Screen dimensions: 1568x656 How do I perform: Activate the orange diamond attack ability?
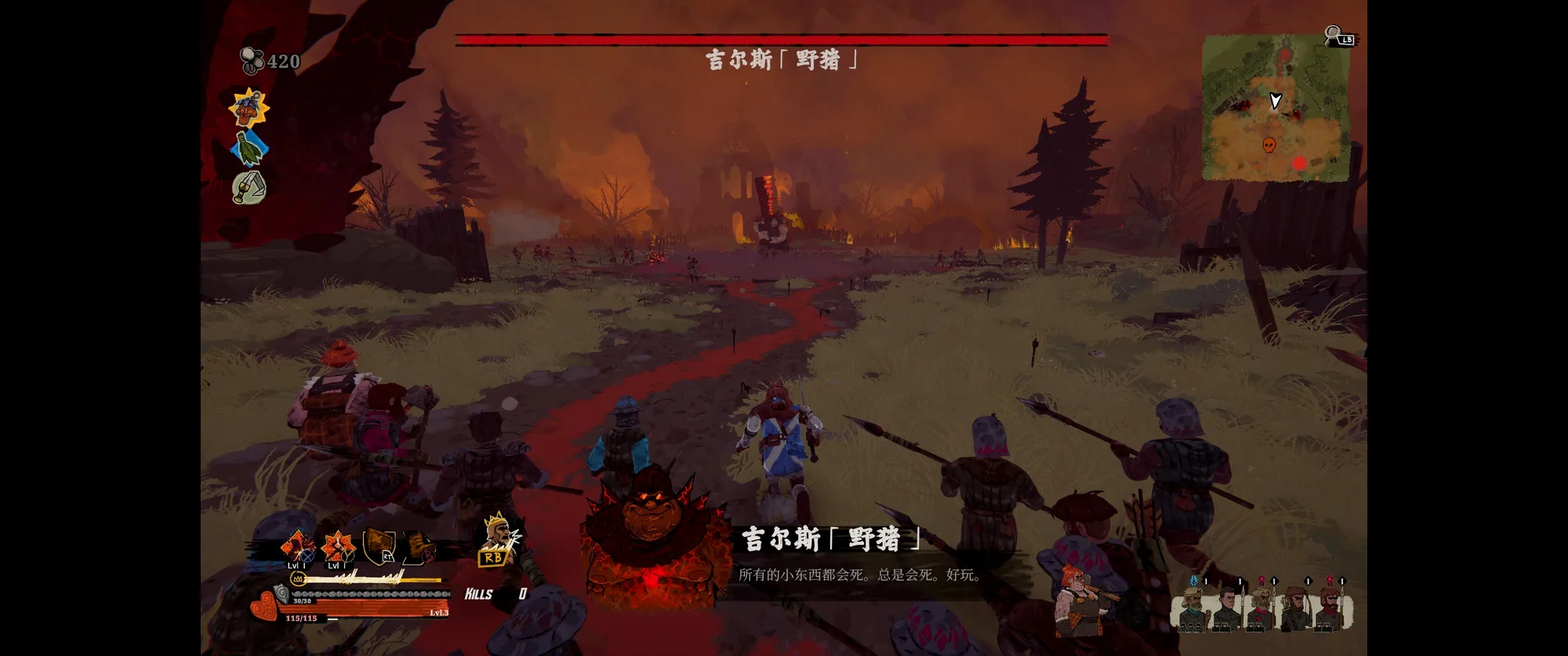pyautogui.click(x=298, y=546)
